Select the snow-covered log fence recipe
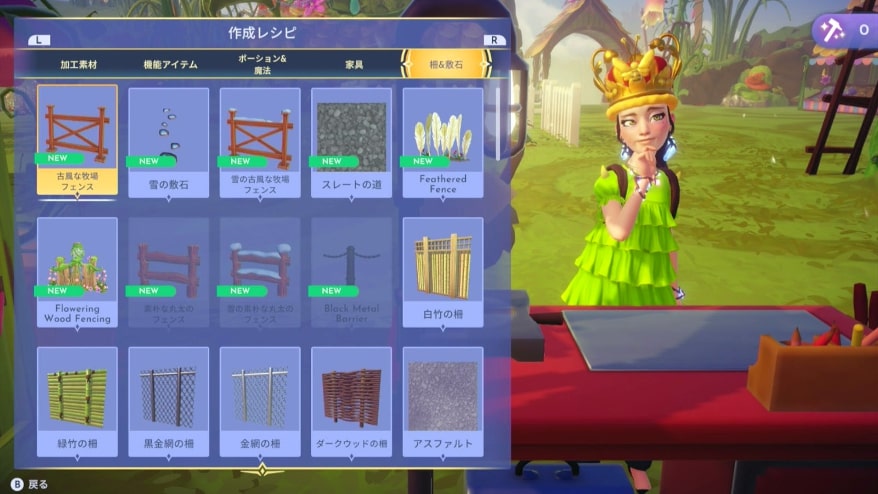 (260, 271)
